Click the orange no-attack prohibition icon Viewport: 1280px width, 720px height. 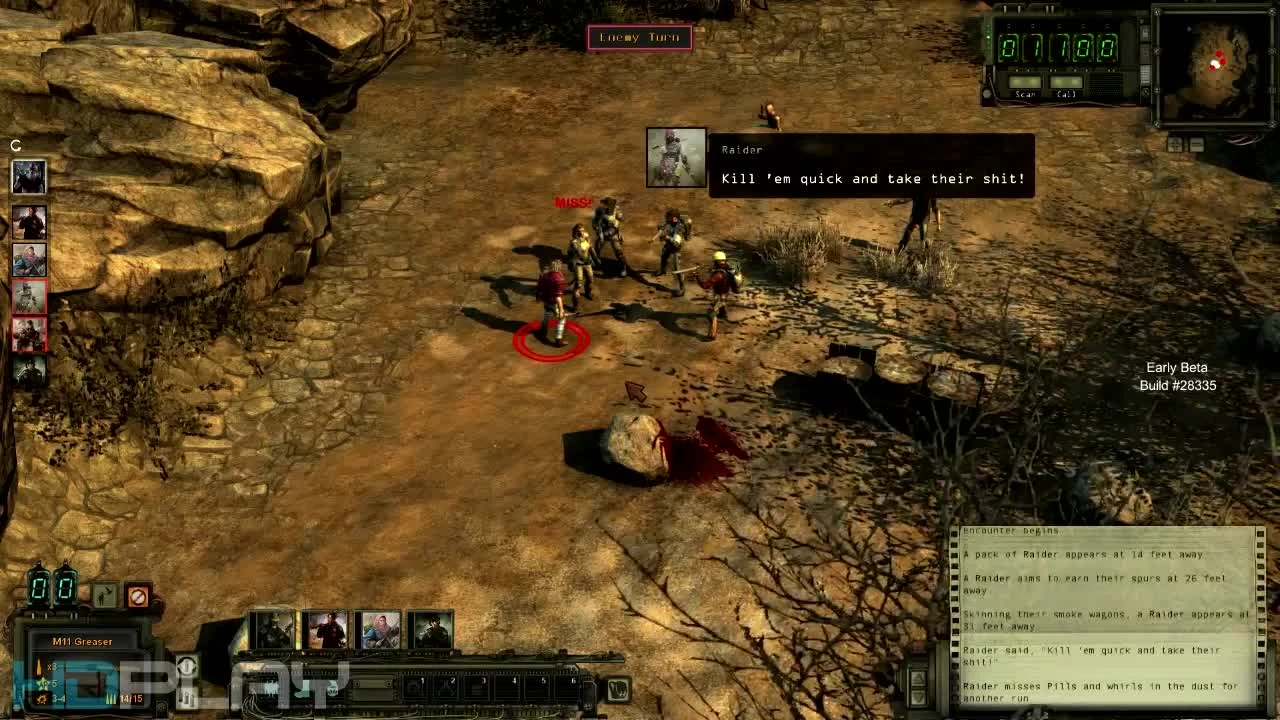(x=139, y=595)
